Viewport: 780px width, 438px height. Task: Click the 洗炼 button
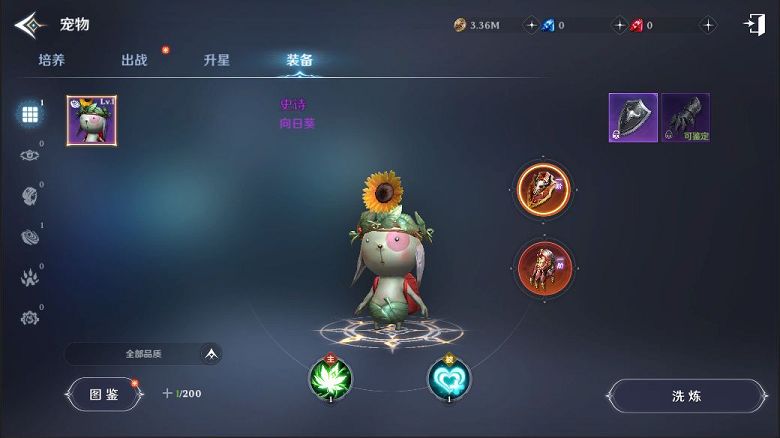click(686, 396)
